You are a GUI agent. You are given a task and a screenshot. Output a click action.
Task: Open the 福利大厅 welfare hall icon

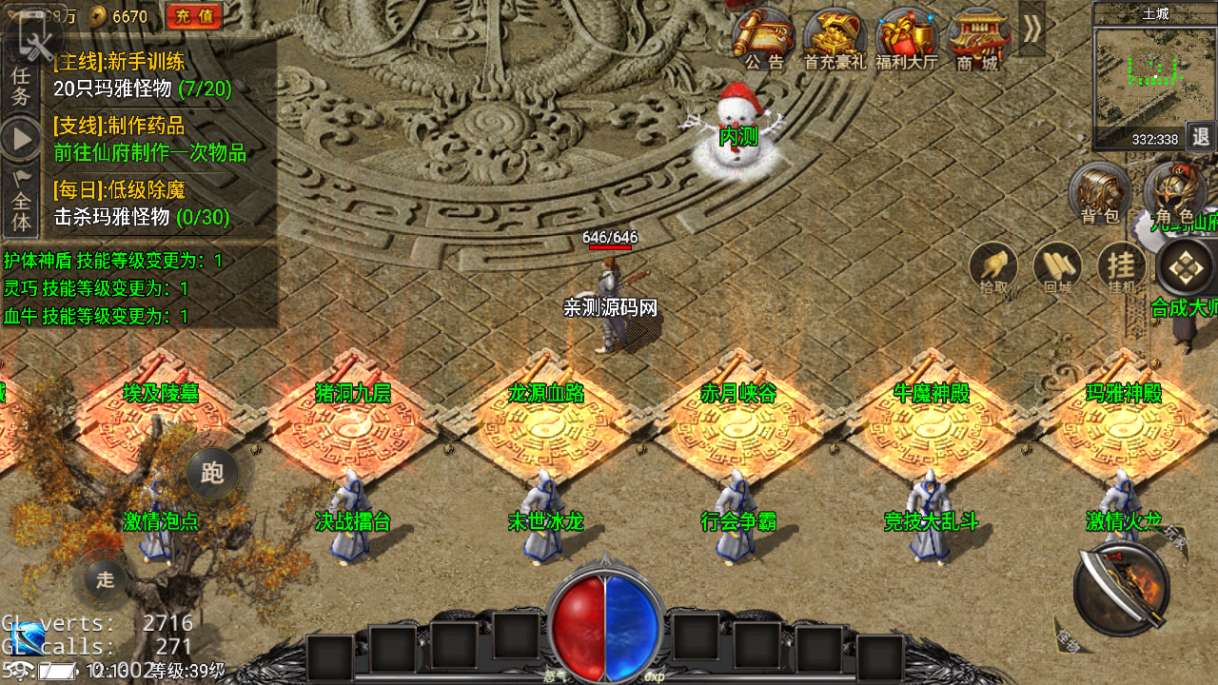tap(906, 38)
